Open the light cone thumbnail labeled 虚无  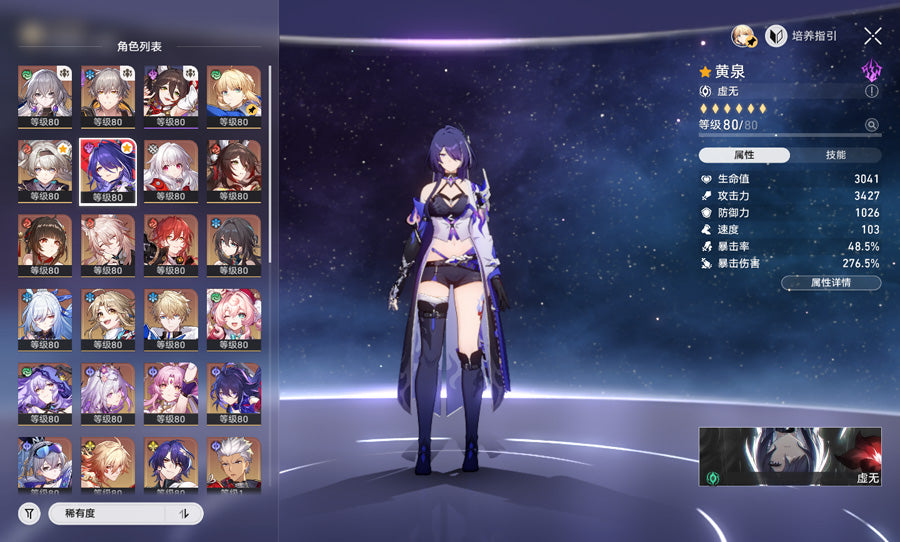click(789, 458)
